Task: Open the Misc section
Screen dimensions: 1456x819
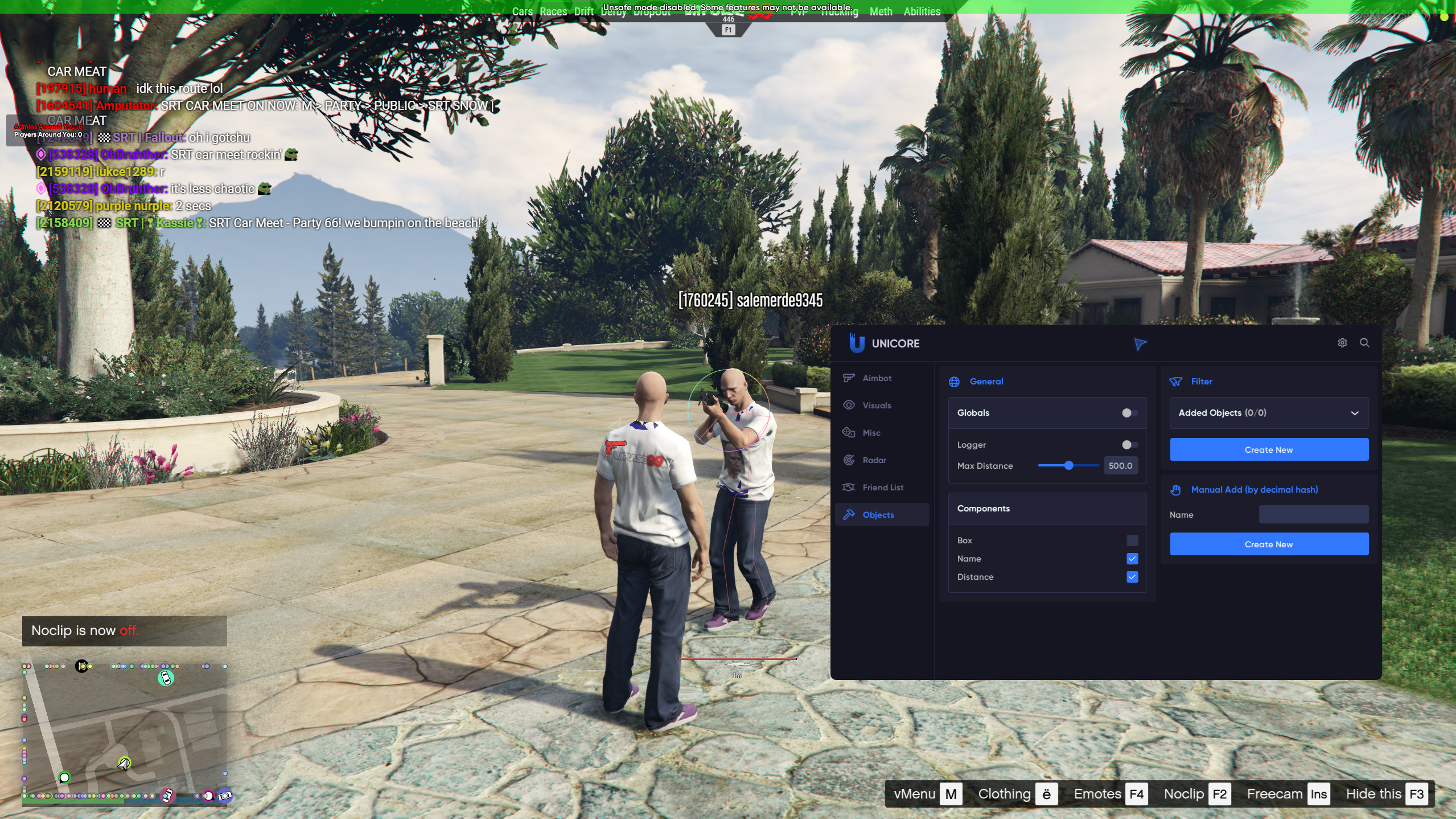Action: (871, 433)
